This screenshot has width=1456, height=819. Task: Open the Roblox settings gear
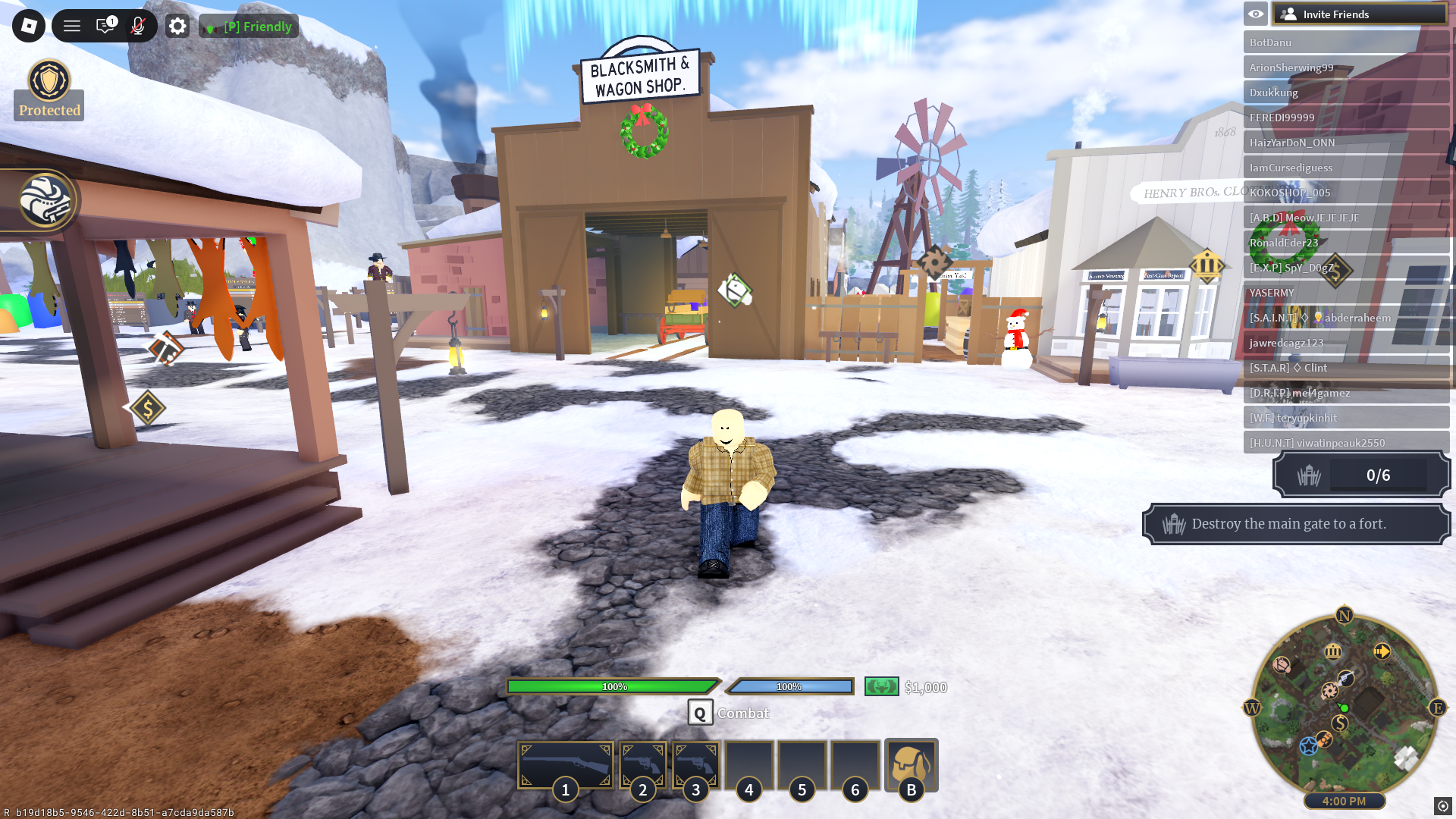[177, 25]
